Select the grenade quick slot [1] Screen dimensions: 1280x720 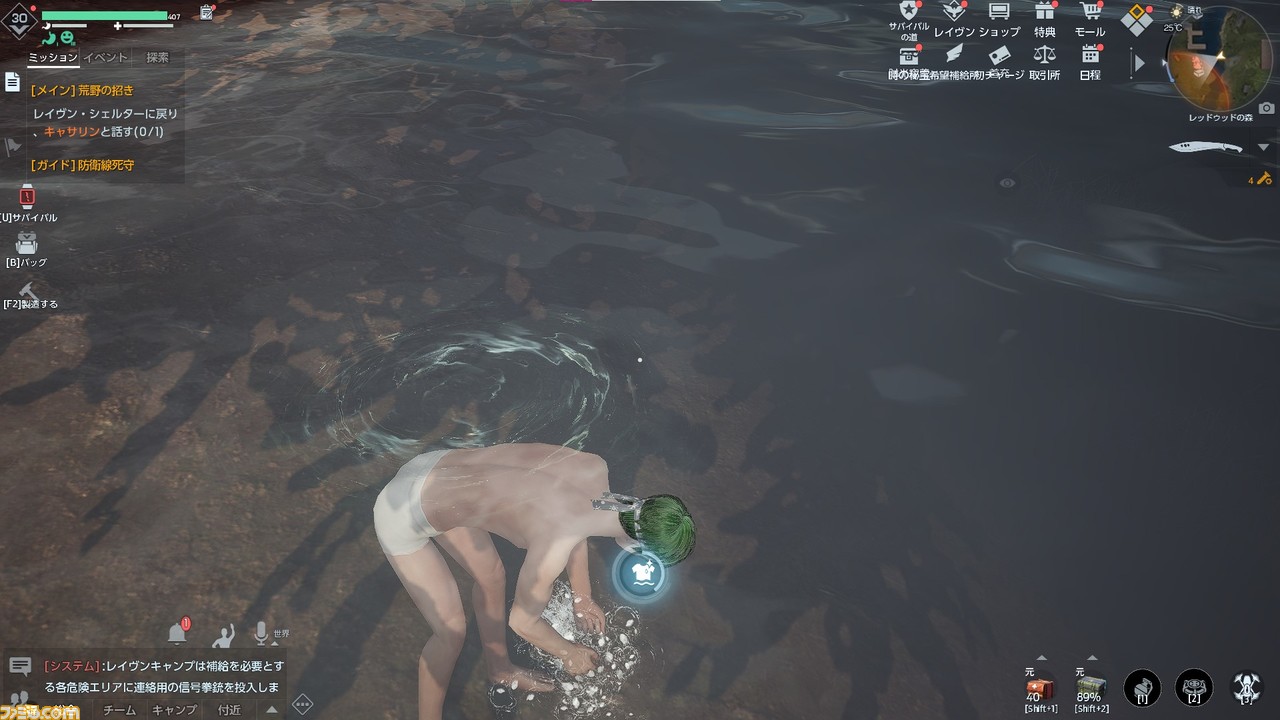pos(1142,688)
